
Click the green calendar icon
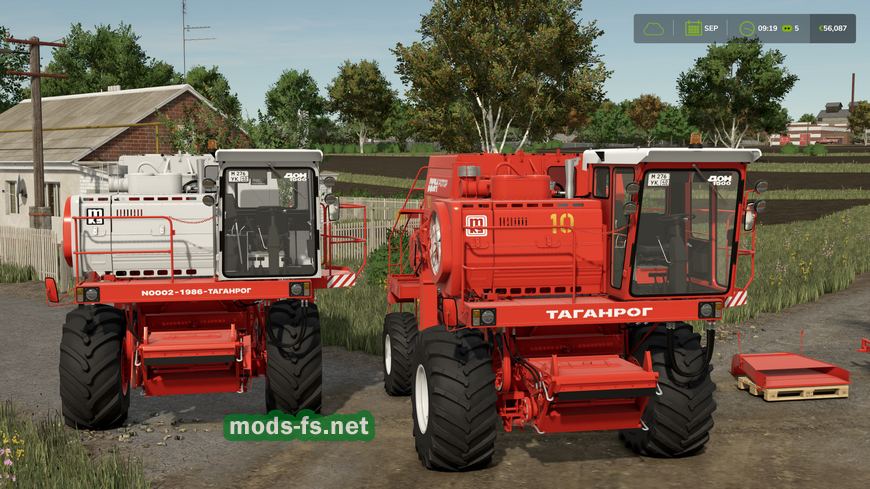[x=692, y=28]
